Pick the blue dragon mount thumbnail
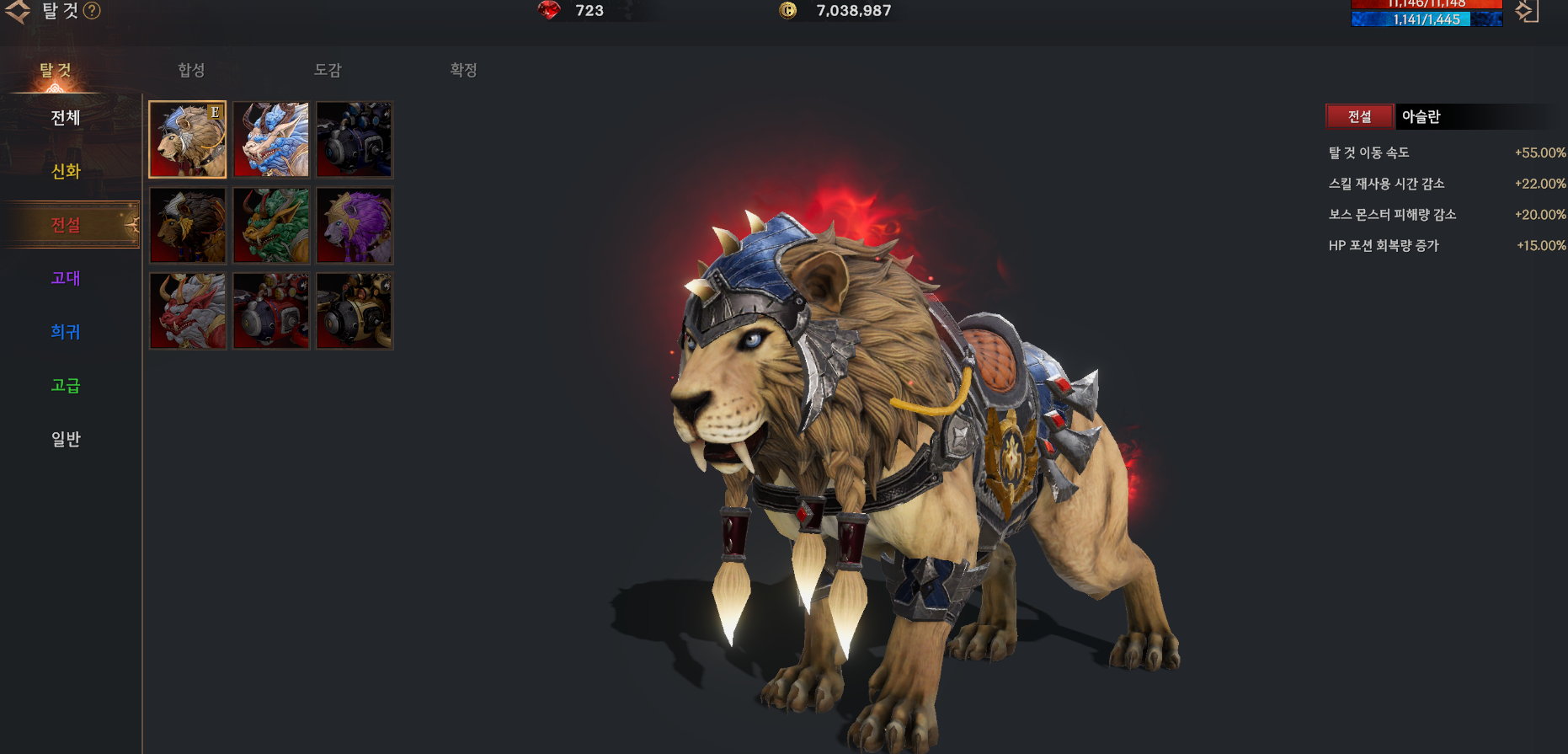This screenshot has height=754, width=1568. pyautogui.click(x=271, y=140)
